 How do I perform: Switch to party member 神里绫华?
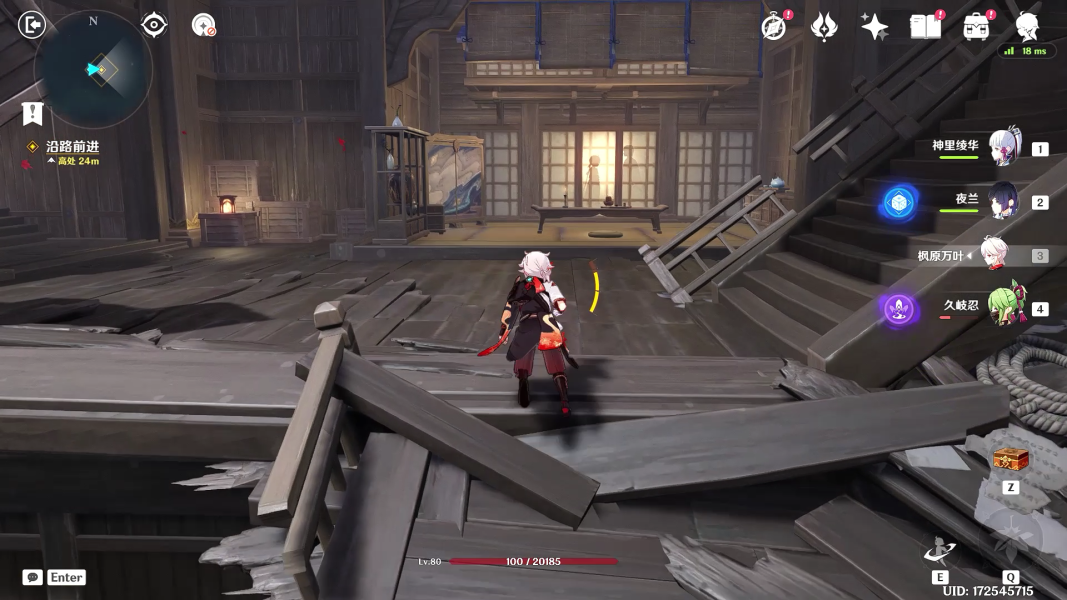click(1003, 148)
